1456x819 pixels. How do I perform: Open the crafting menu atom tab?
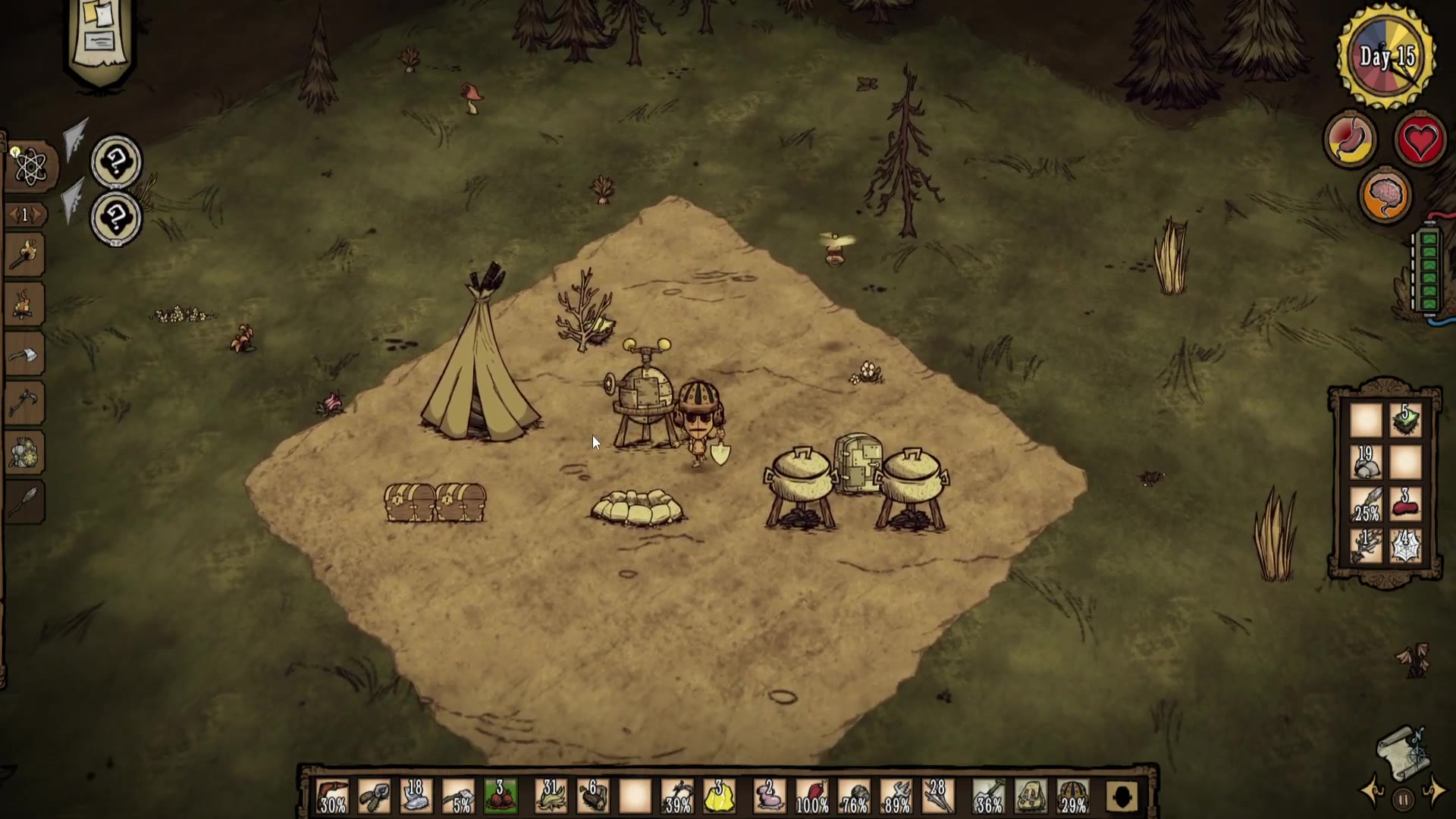coord(30,167)
